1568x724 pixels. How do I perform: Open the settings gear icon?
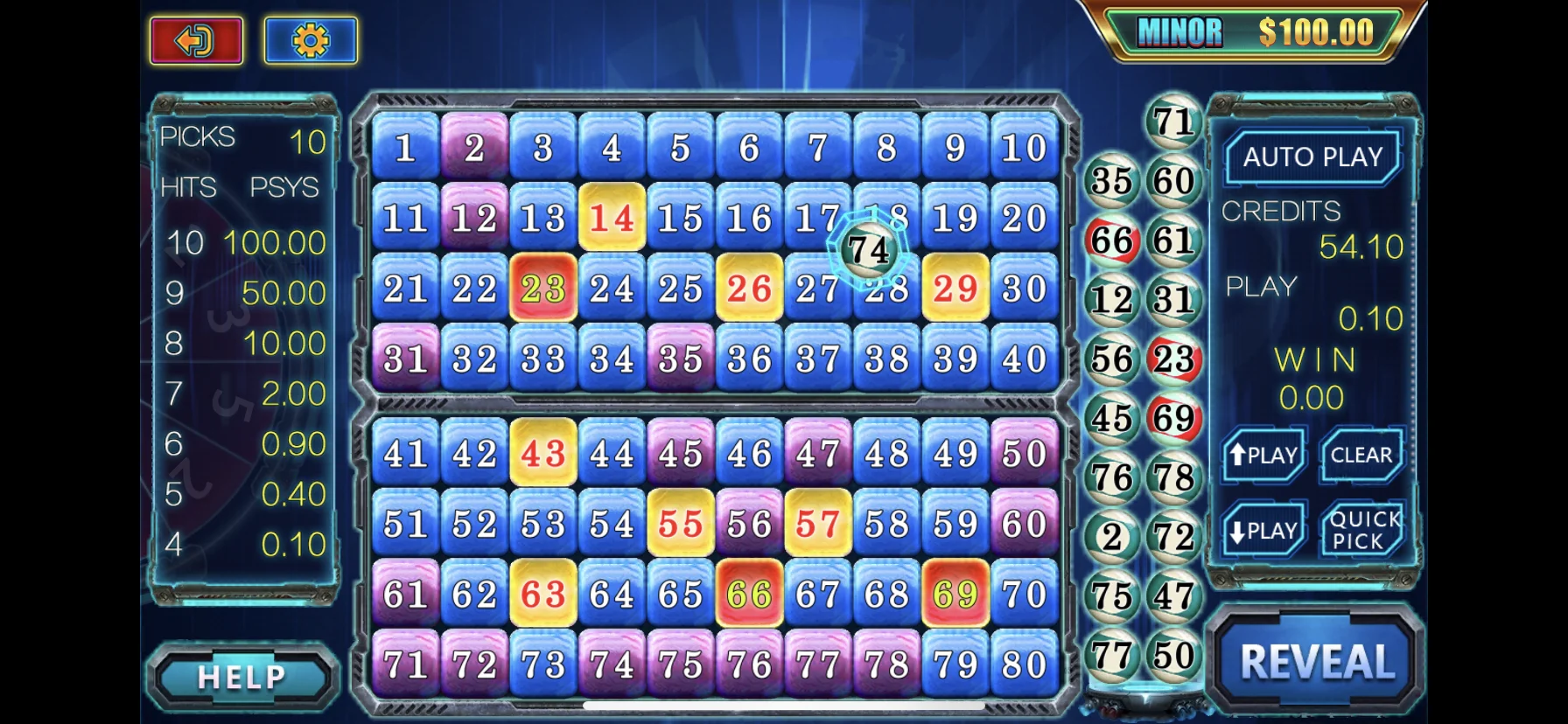click(x=310, y=40)
